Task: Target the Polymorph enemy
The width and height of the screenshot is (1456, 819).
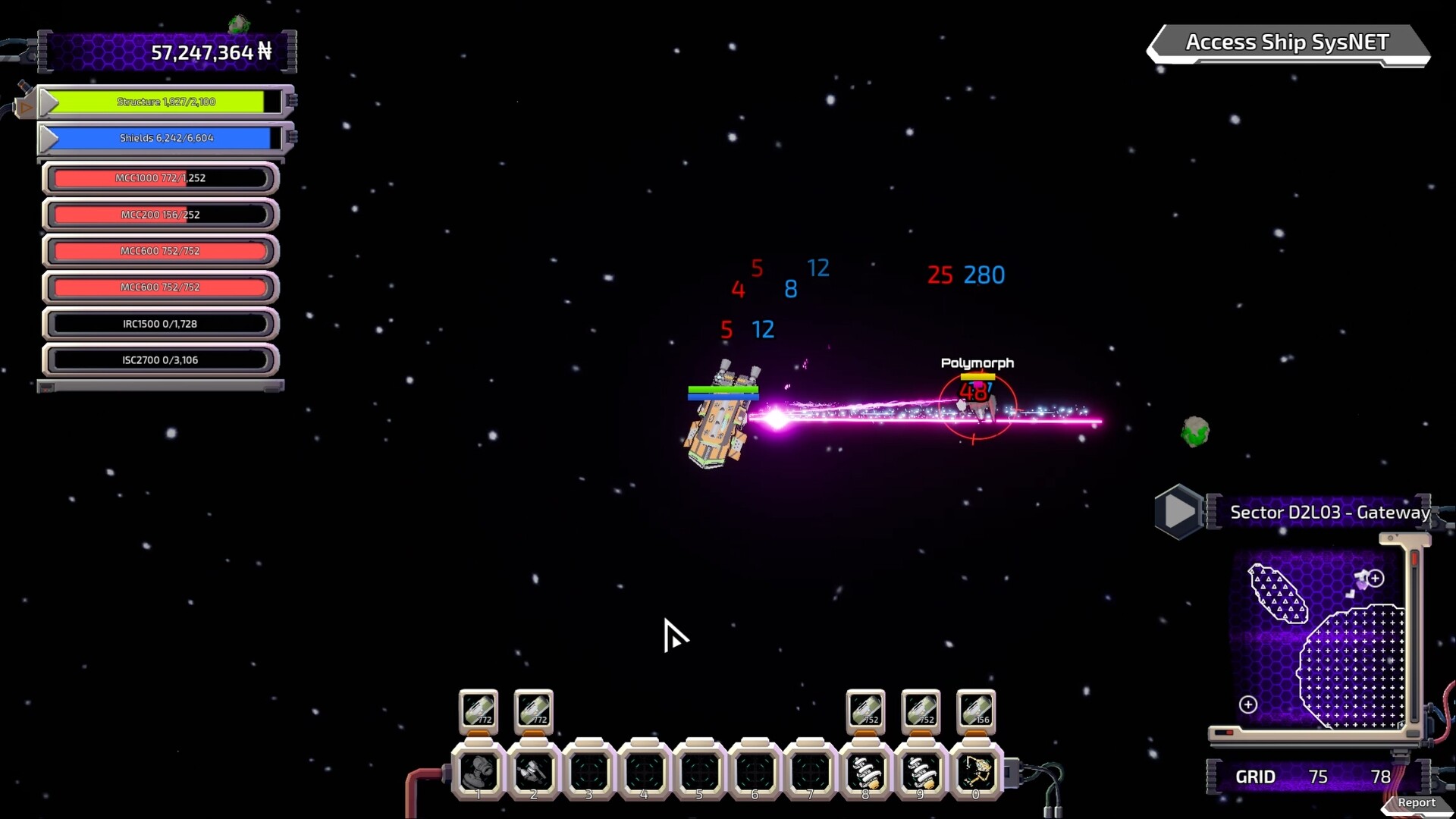Action: pos(978,406)
